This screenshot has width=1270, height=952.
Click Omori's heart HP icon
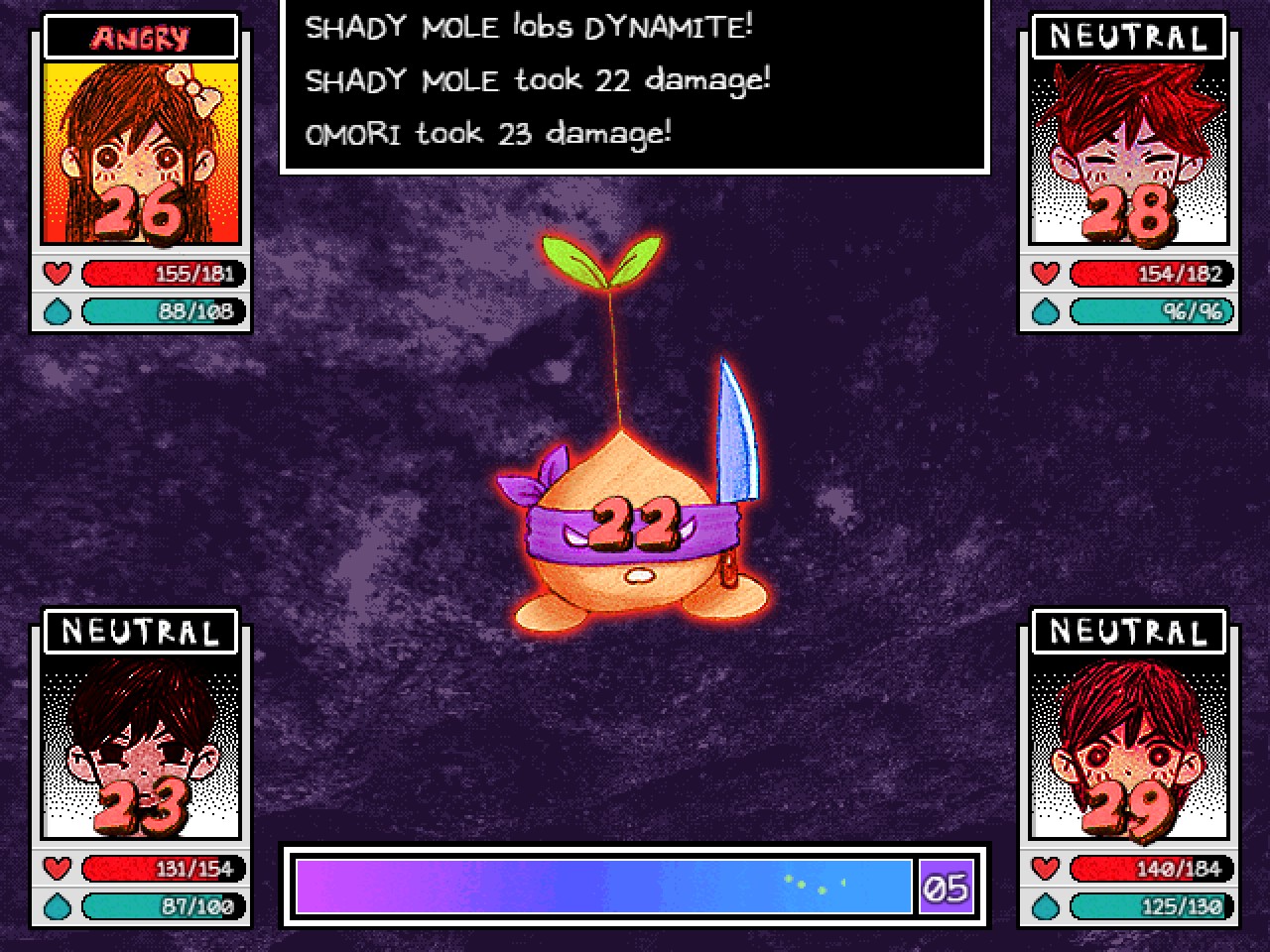[x=57, y=868]
